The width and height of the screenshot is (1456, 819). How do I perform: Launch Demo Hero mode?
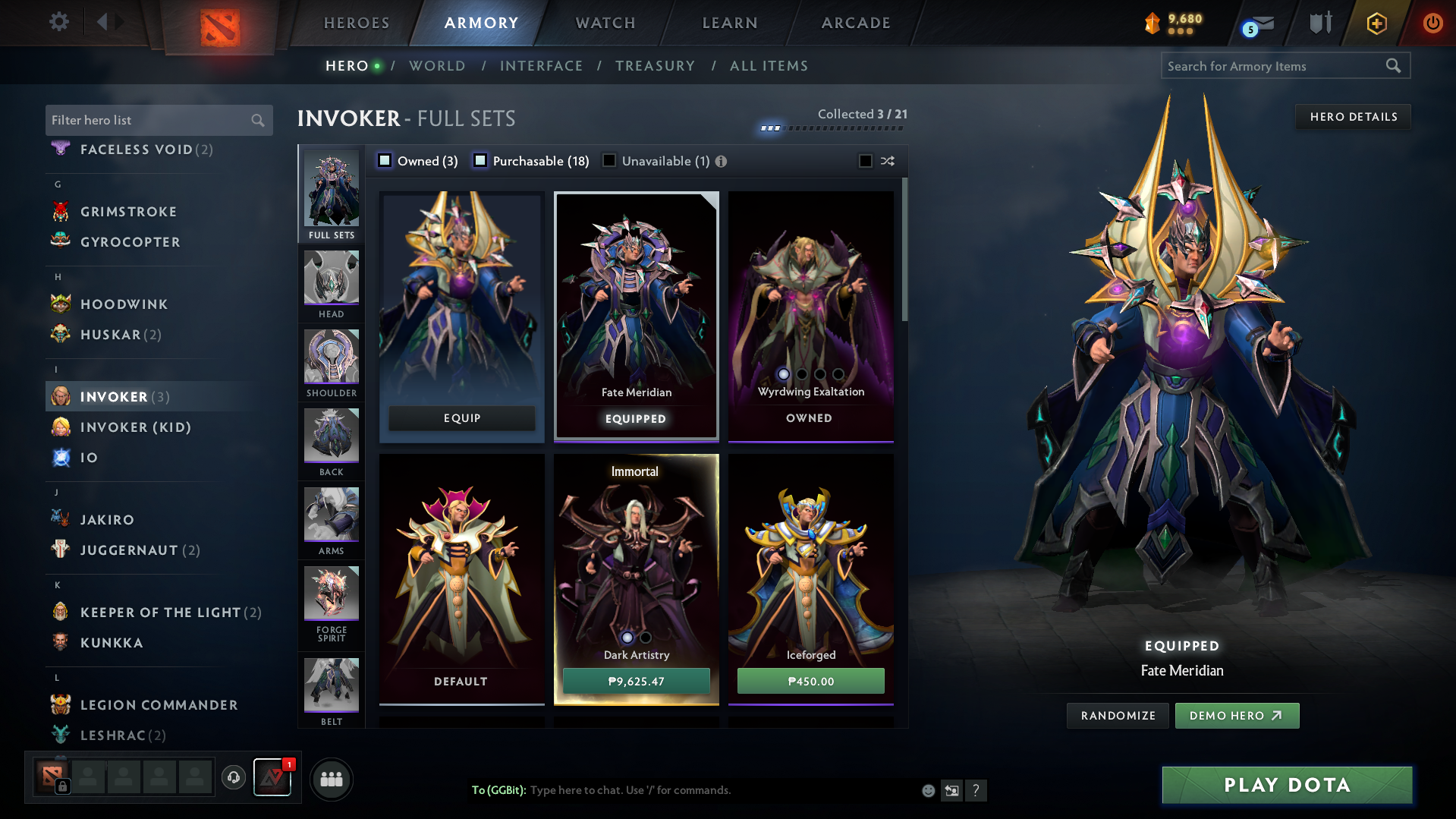pyautogui.click(x=1236, y=716)
